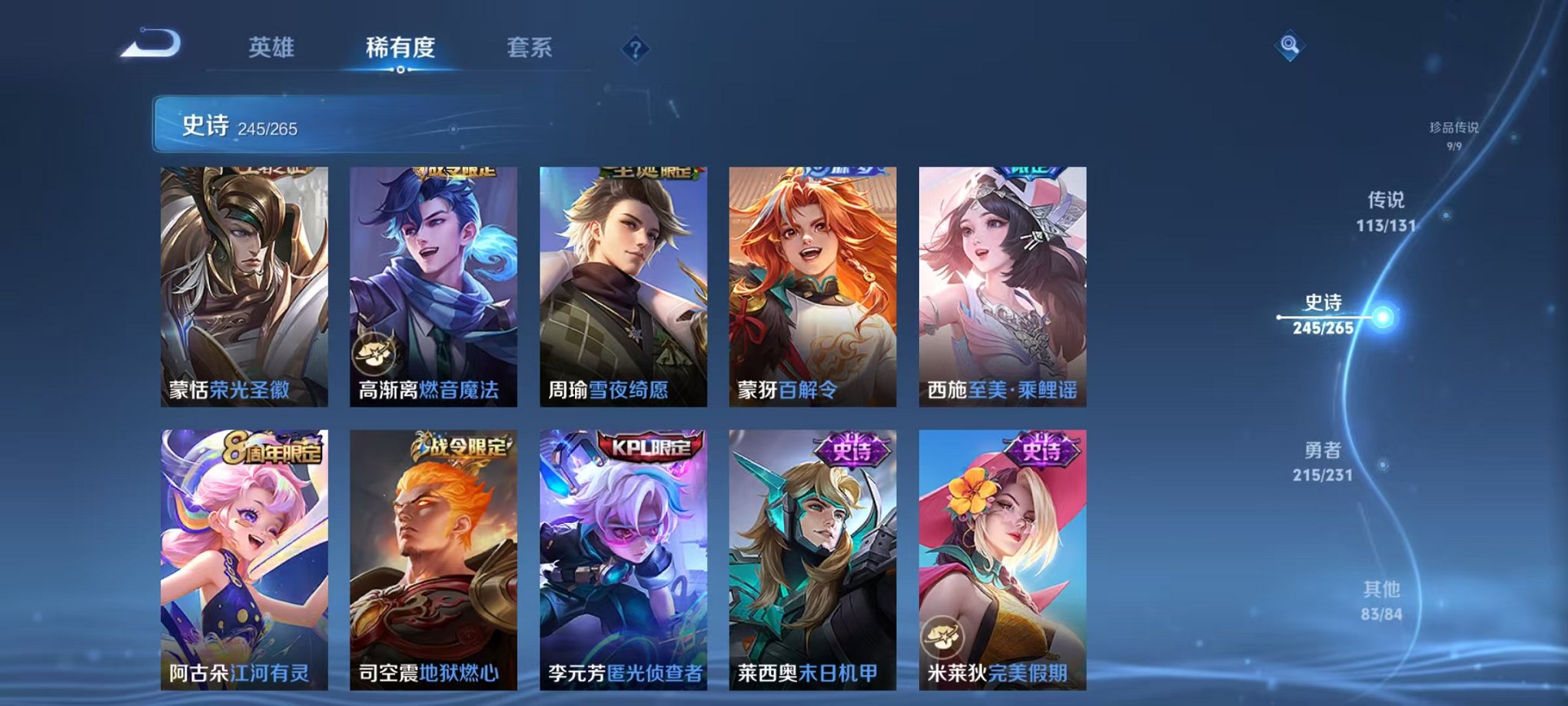Viewport: 1568px width, 706px height.
Task: Switch to the 英雄 tab
Action: pyautogui.click(x=271, y=48)
